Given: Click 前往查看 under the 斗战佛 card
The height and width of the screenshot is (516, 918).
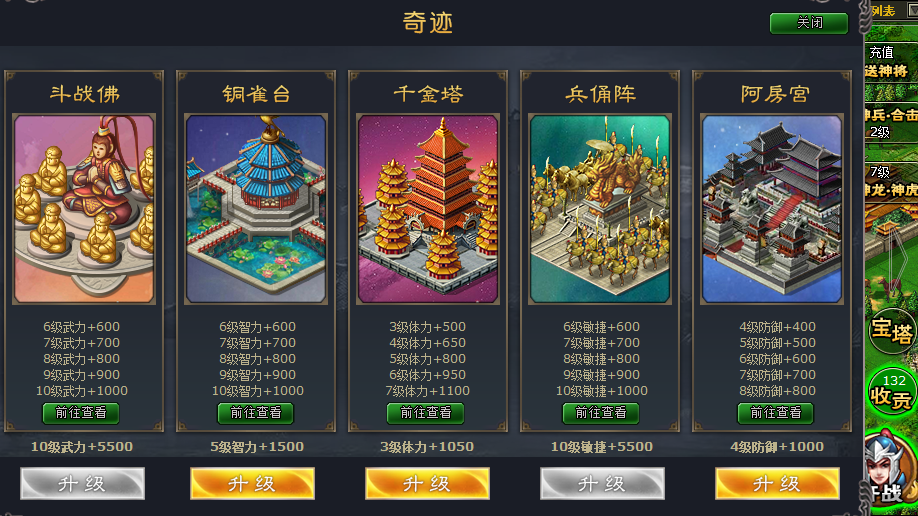Looking at the screenshot, I should click(81, 412).
